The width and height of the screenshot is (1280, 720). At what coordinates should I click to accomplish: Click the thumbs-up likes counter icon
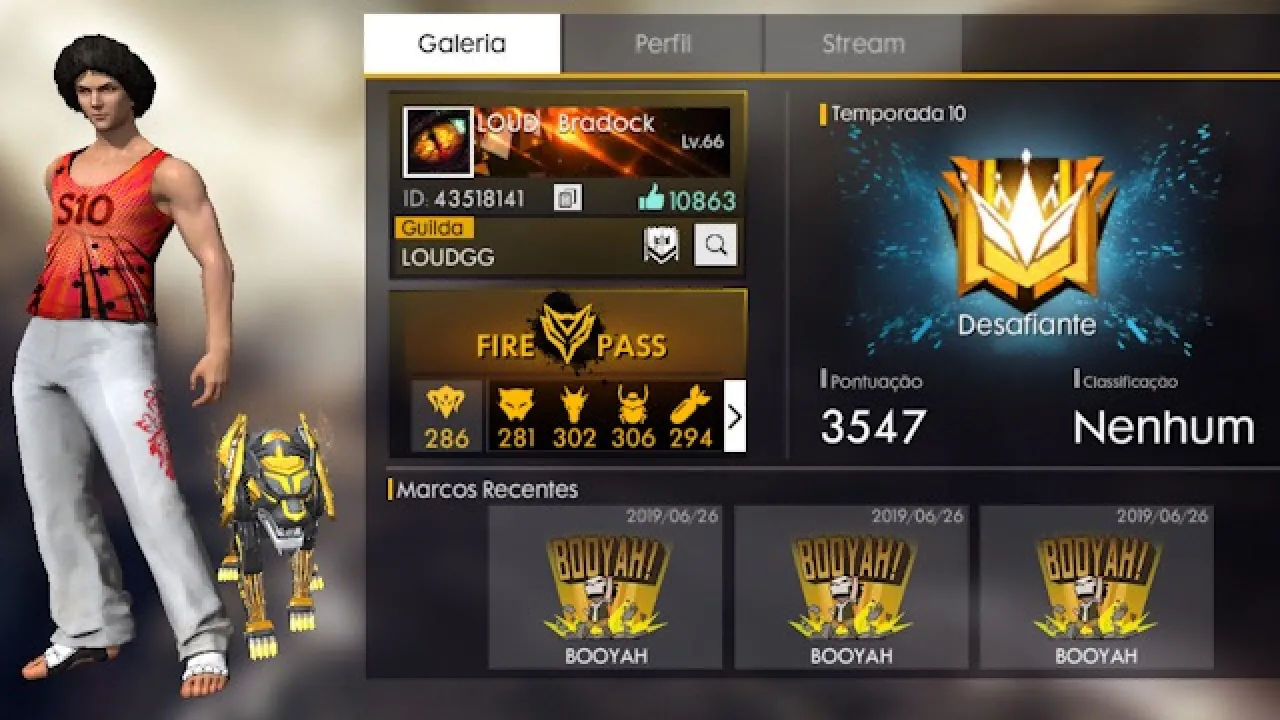pos(651,197)
